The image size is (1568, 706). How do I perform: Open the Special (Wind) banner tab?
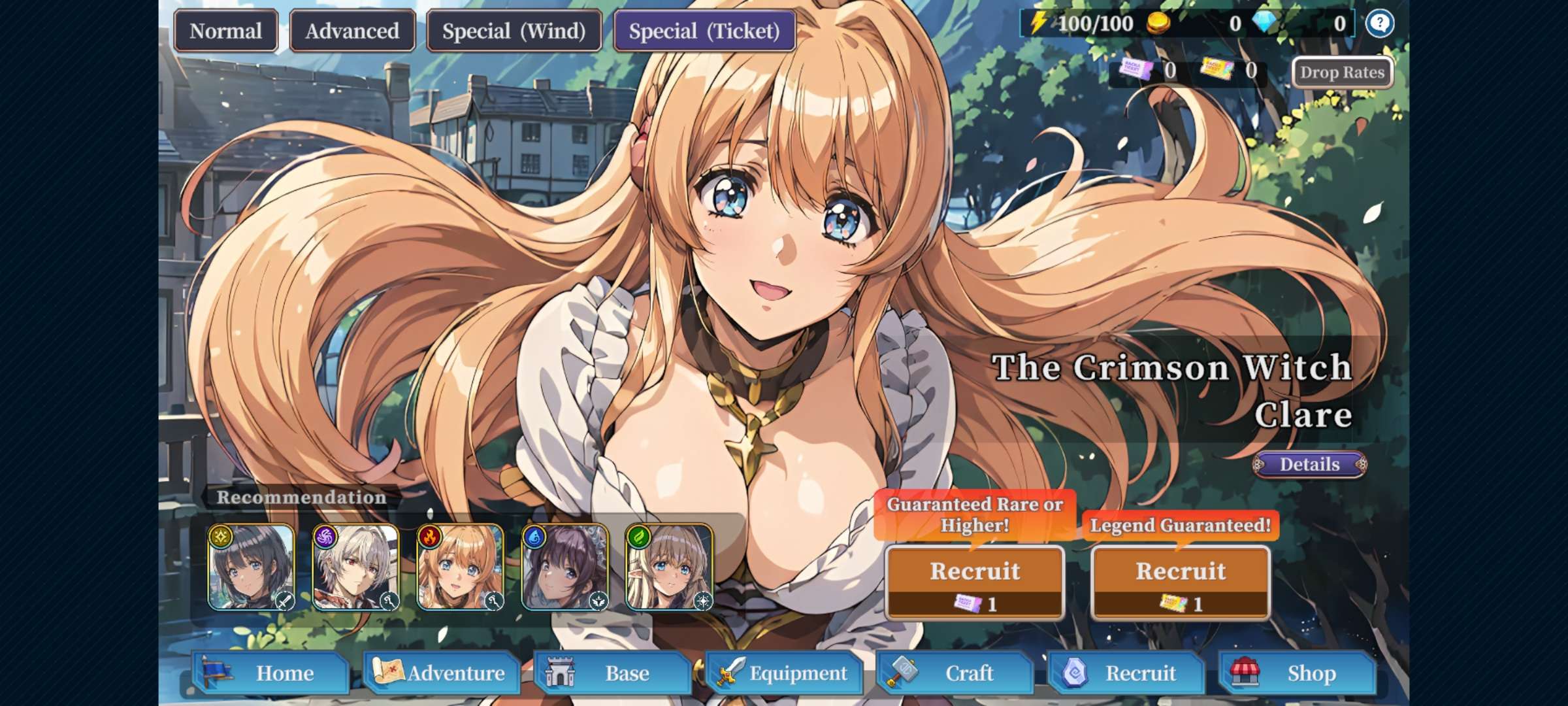(514, 31)
